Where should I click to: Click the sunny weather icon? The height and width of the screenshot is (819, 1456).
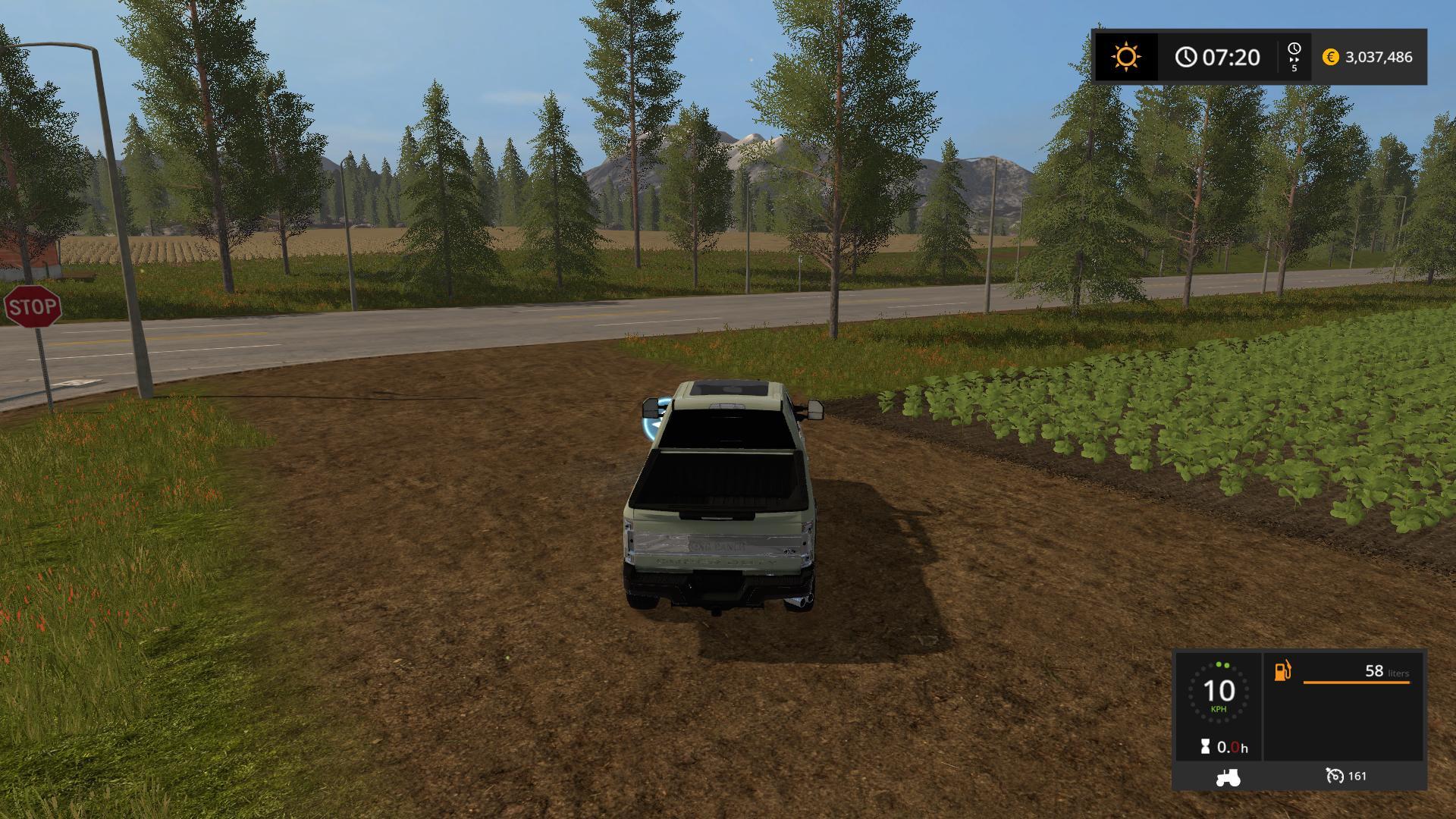1125,57
